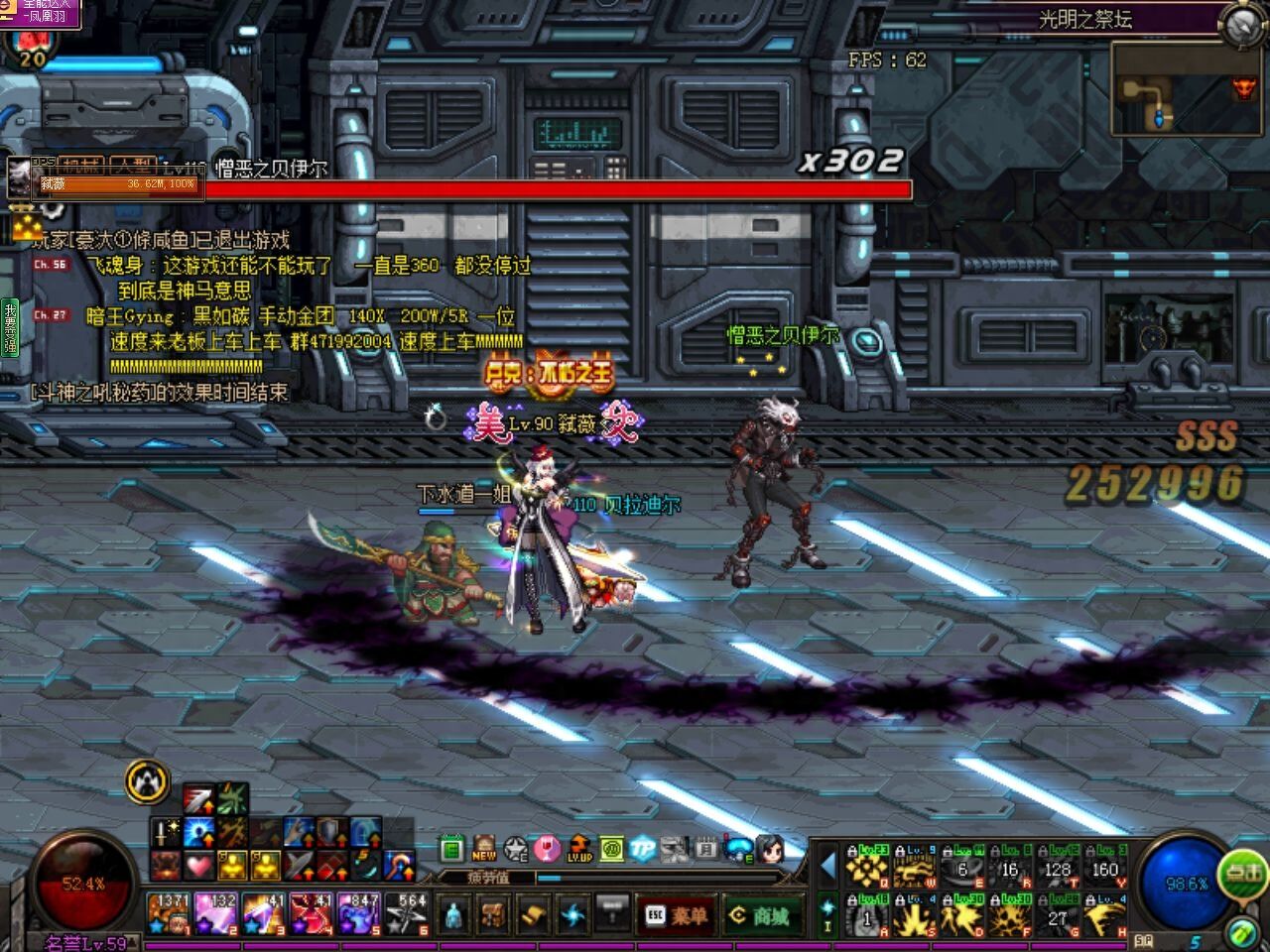Viewport: 1270px width, 952px height.
Task: Activate the yellow dragon skill on key W
Action: [x=914, y=868]
